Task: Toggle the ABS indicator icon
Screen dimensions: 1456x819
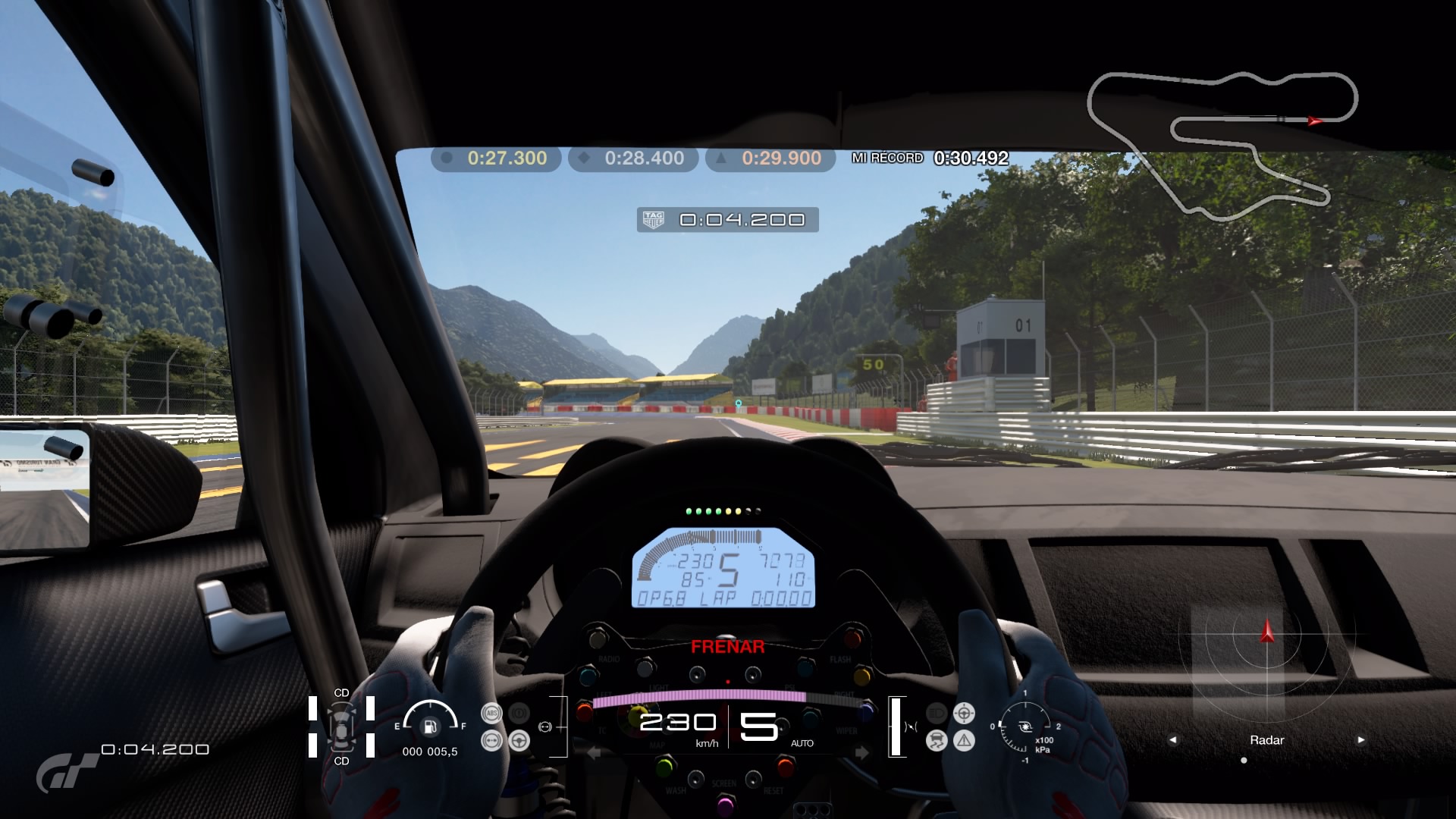Action: 491,713
